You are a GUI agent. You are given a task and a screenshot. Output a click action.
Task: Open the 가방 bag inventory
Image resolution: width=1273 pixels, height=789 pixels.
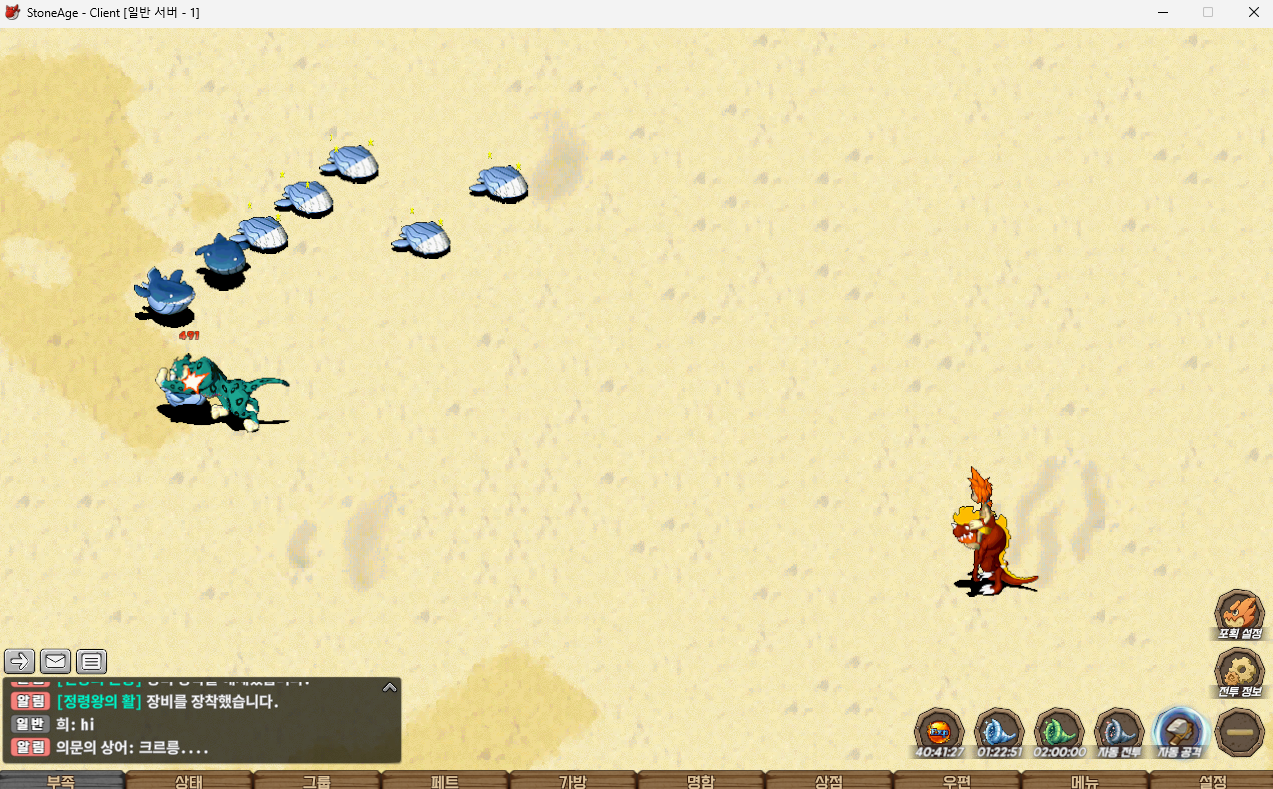573,780
